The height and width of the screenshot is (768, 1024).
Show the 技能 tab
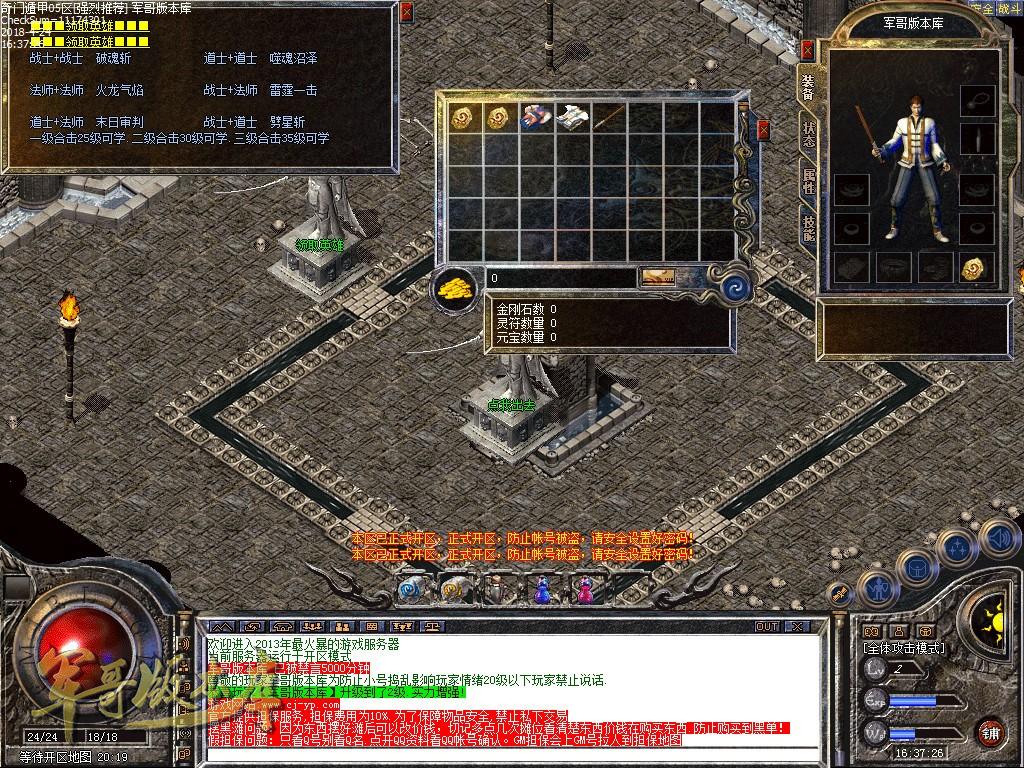(808, 228)
